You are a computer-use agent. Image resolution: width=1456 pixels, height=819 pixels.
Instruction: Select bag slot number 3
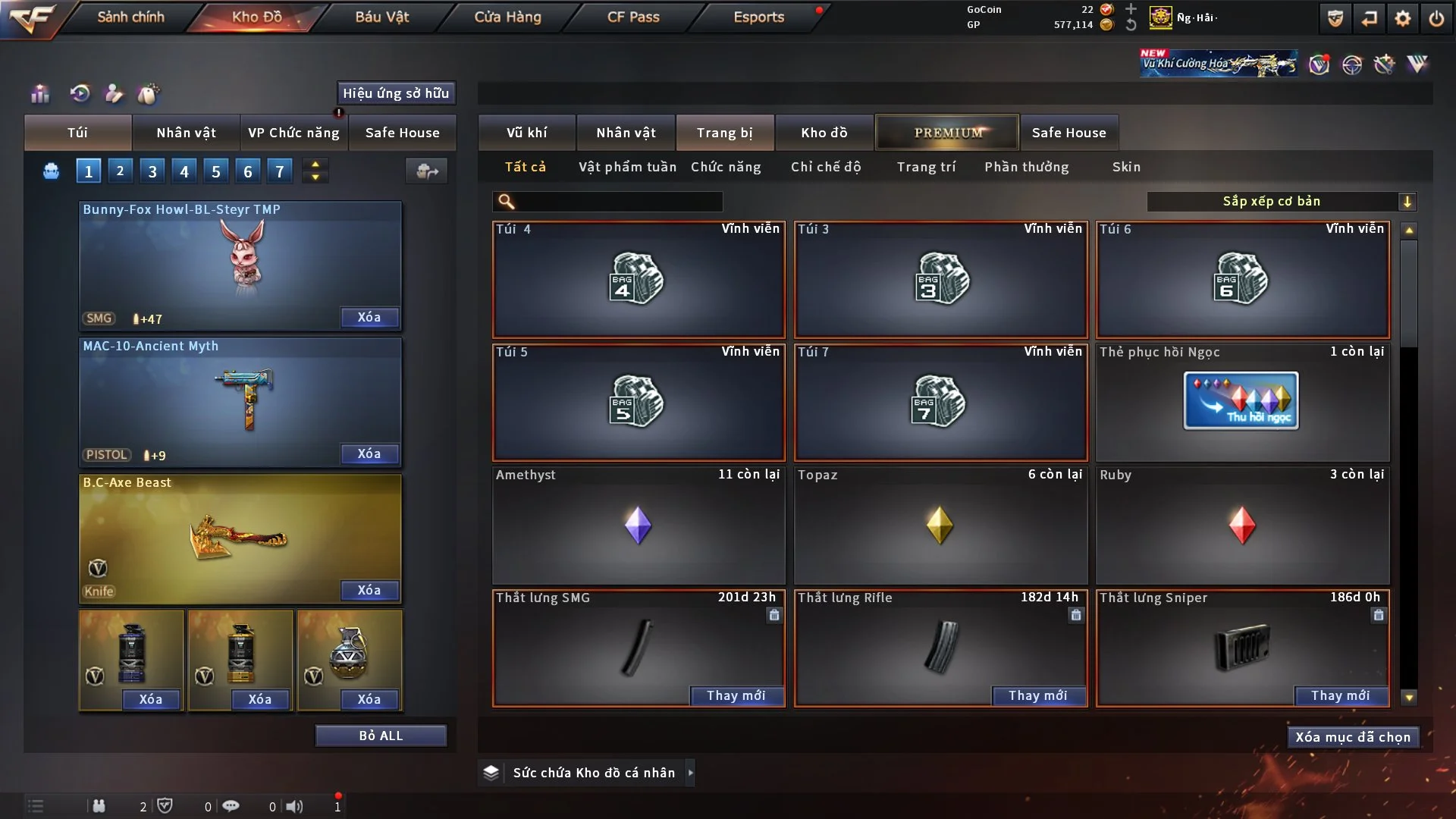point(152,171)
